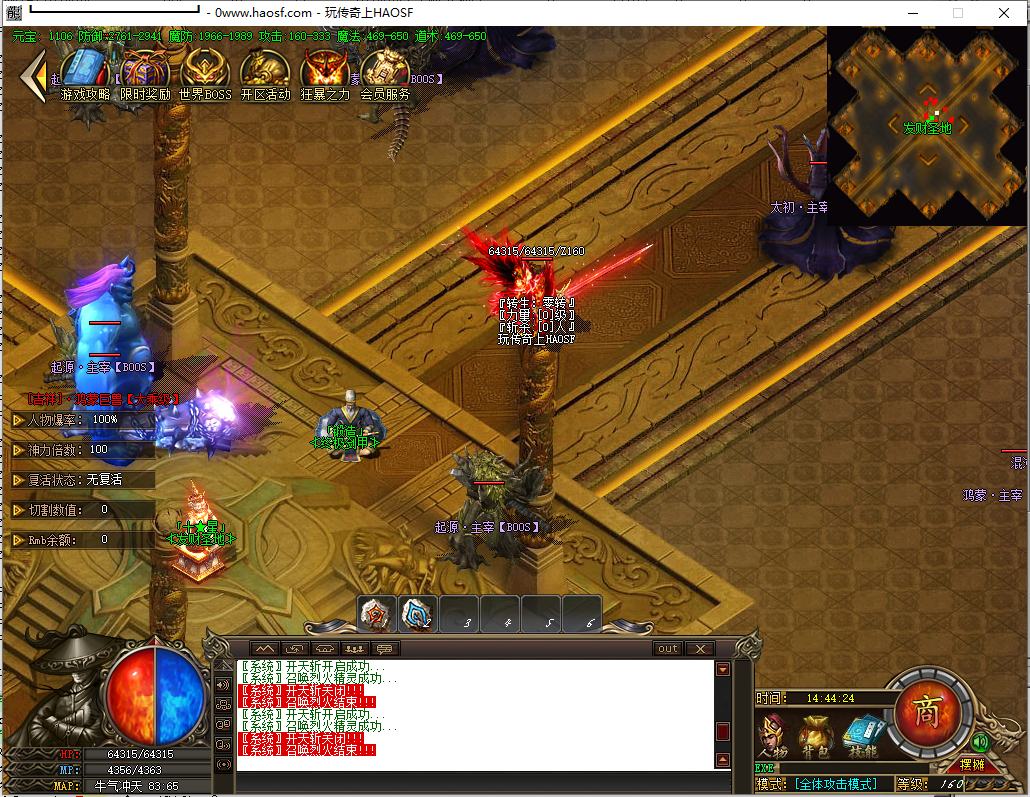Viewport: 1030px width, 797px height.
Task: Open the 会员服务 member services icon
Action: pyautogui.click(x=385, y=71)
